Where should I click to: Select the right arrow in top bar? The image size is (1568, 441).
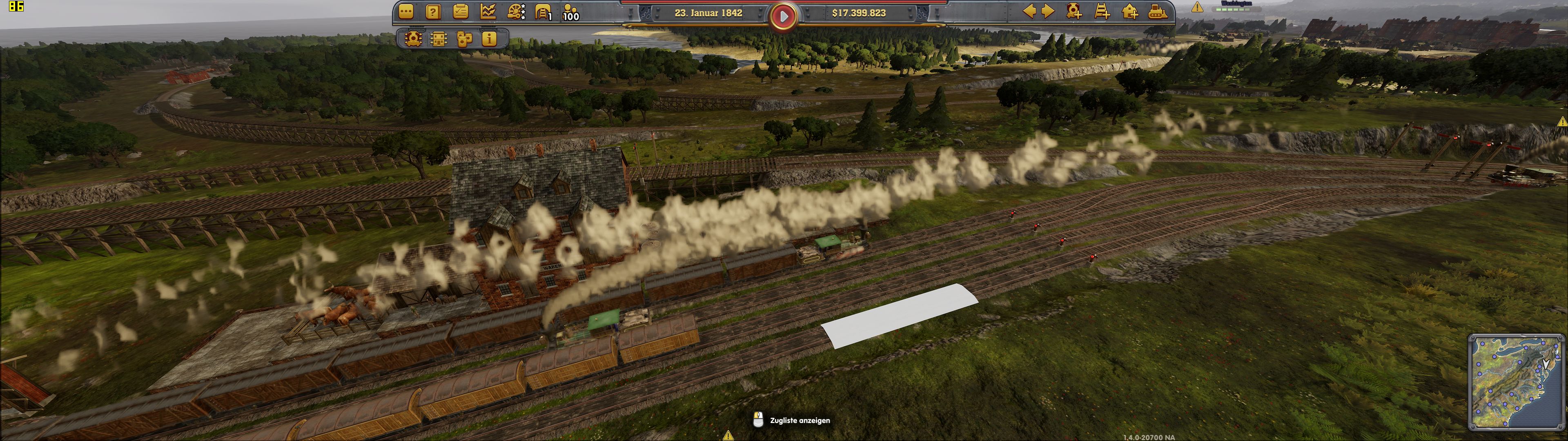tap(1047, 11)
